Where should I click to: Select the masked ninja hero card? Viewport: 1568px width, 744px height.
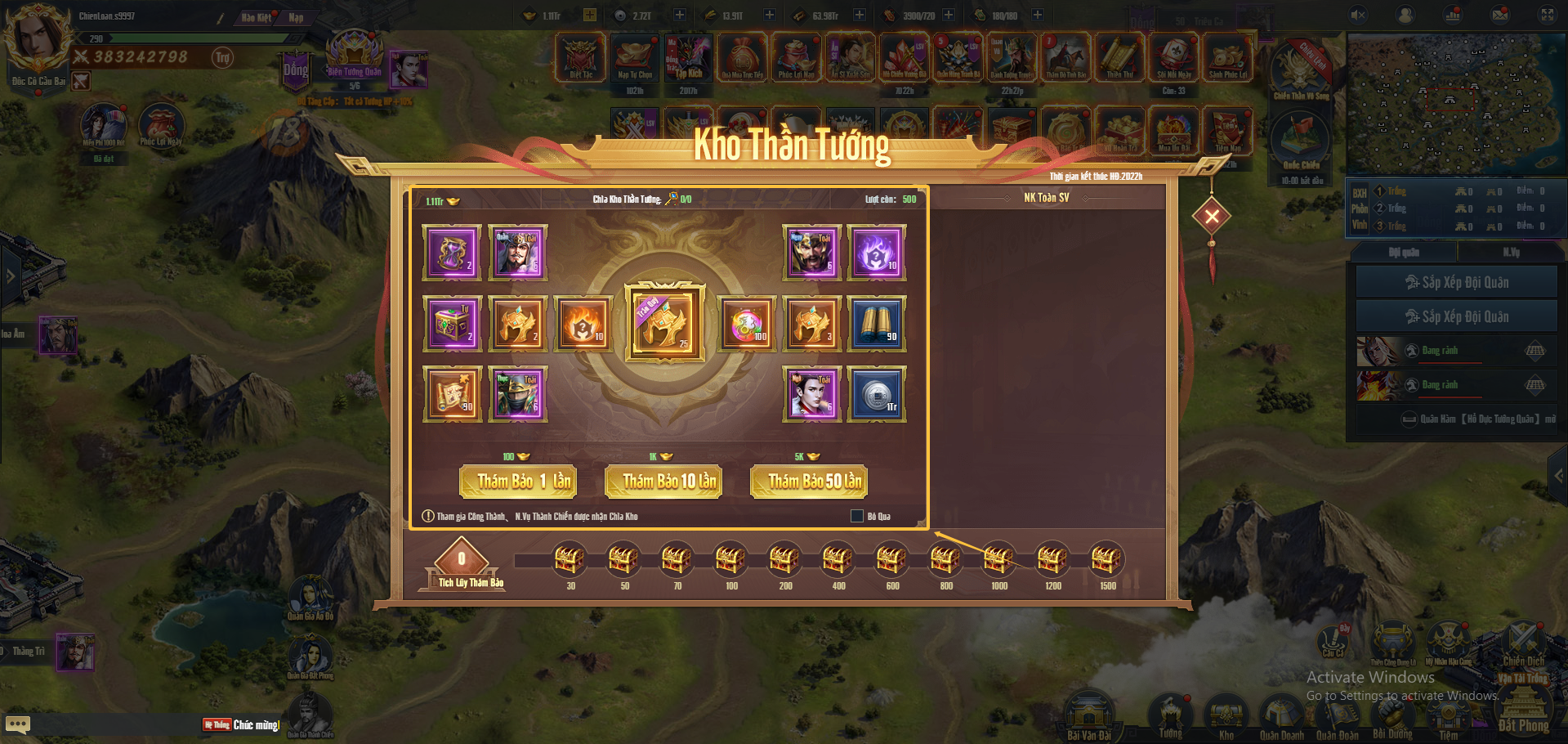pos(517,394)
